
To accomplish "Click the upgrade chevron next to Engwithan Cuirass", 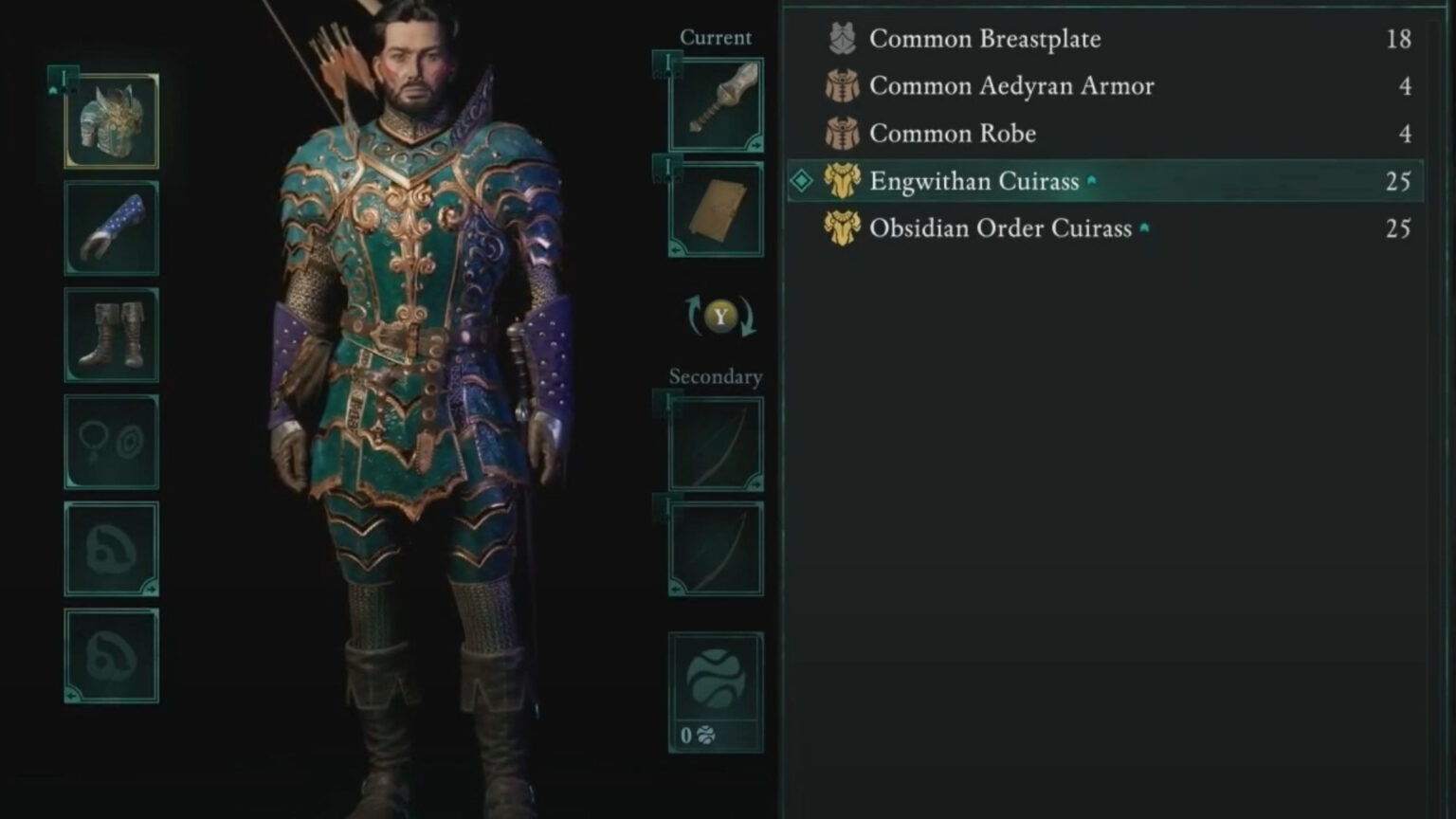I will coord(1092,178).
